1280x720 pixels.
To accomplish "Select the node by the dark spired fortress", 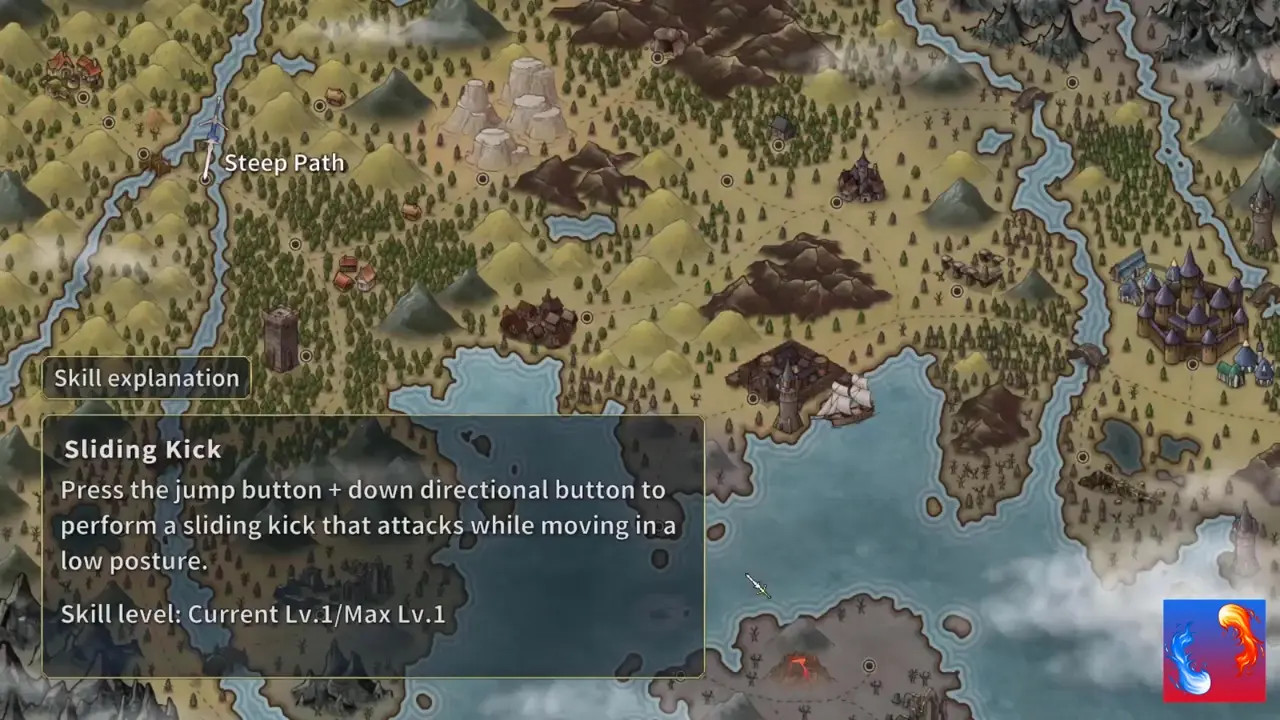I will click(x=836, y=202).
